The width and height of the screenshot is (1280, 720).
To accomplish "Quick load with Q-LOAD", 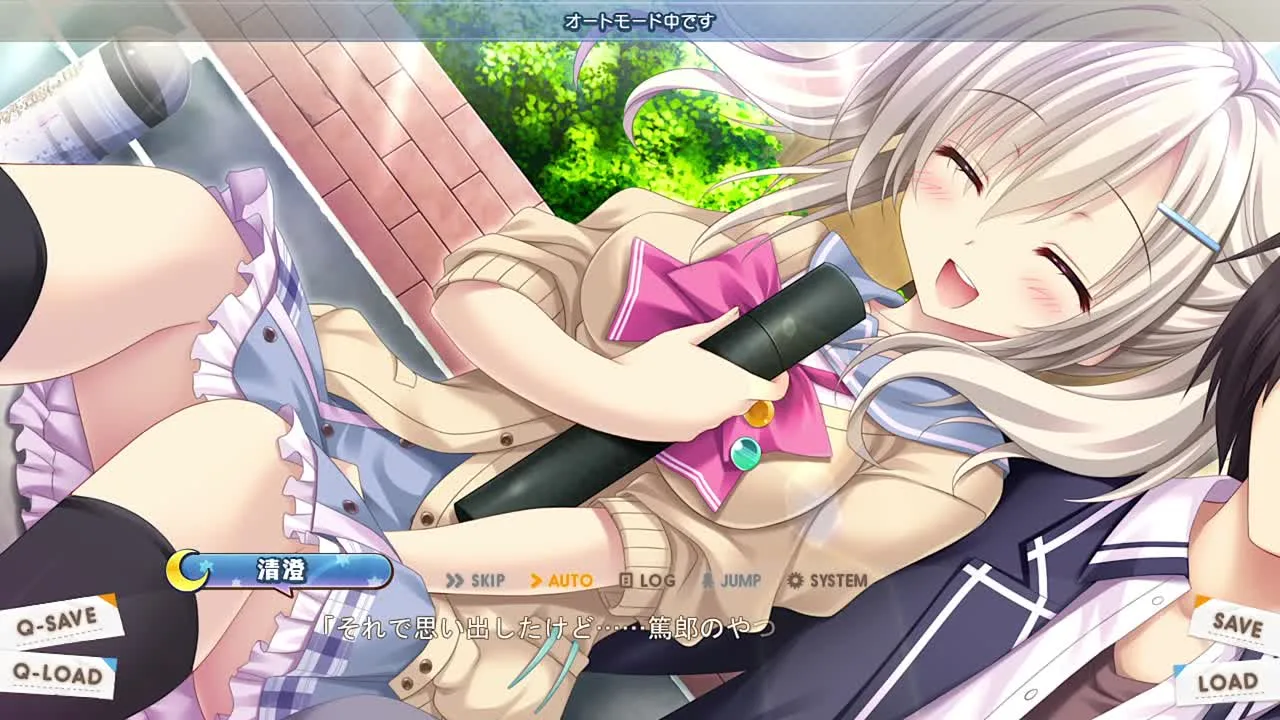I will click(x=58, y=675).
